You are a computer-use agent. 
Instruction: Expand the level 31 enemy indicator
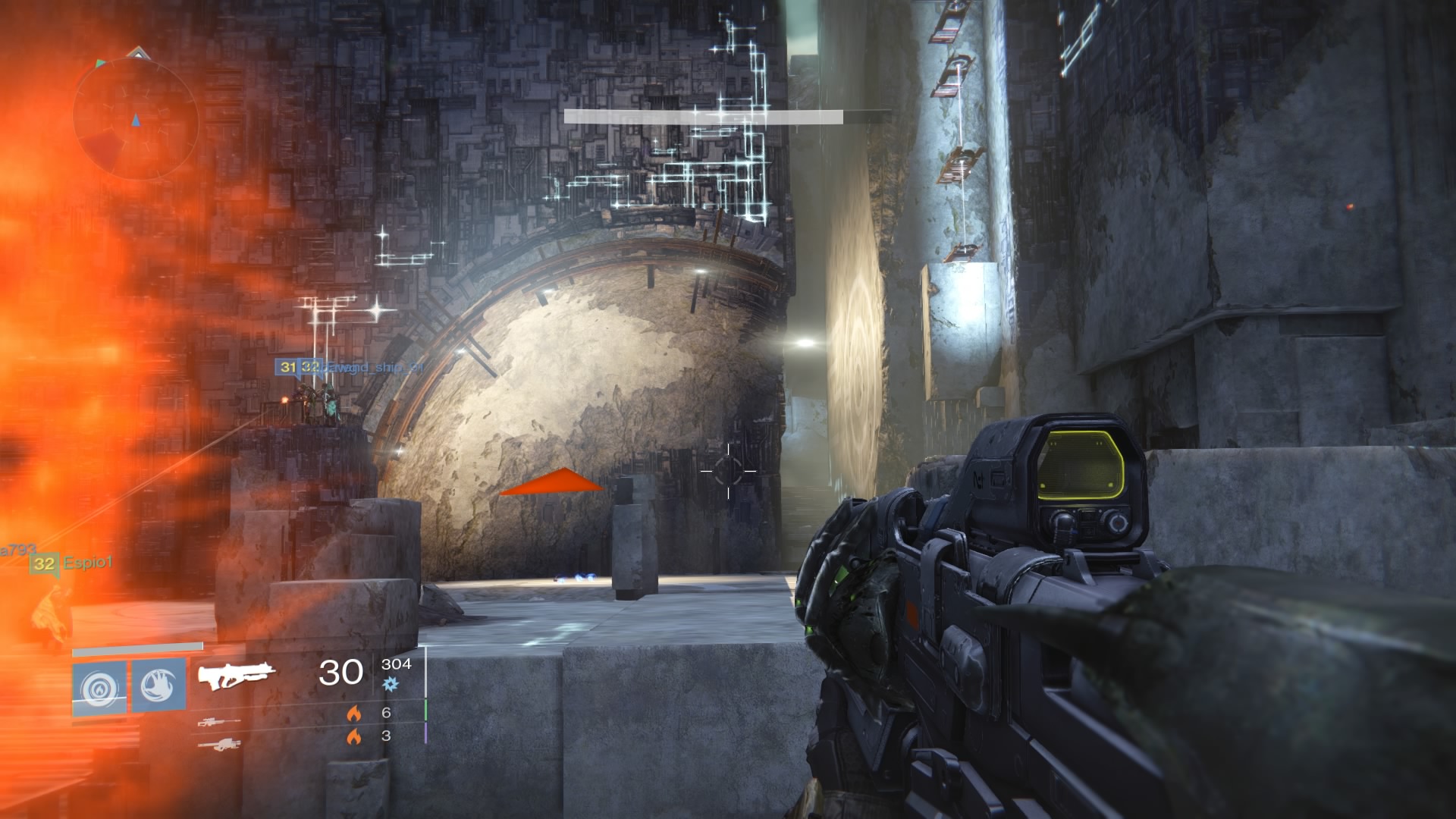[x=287, y=369]
